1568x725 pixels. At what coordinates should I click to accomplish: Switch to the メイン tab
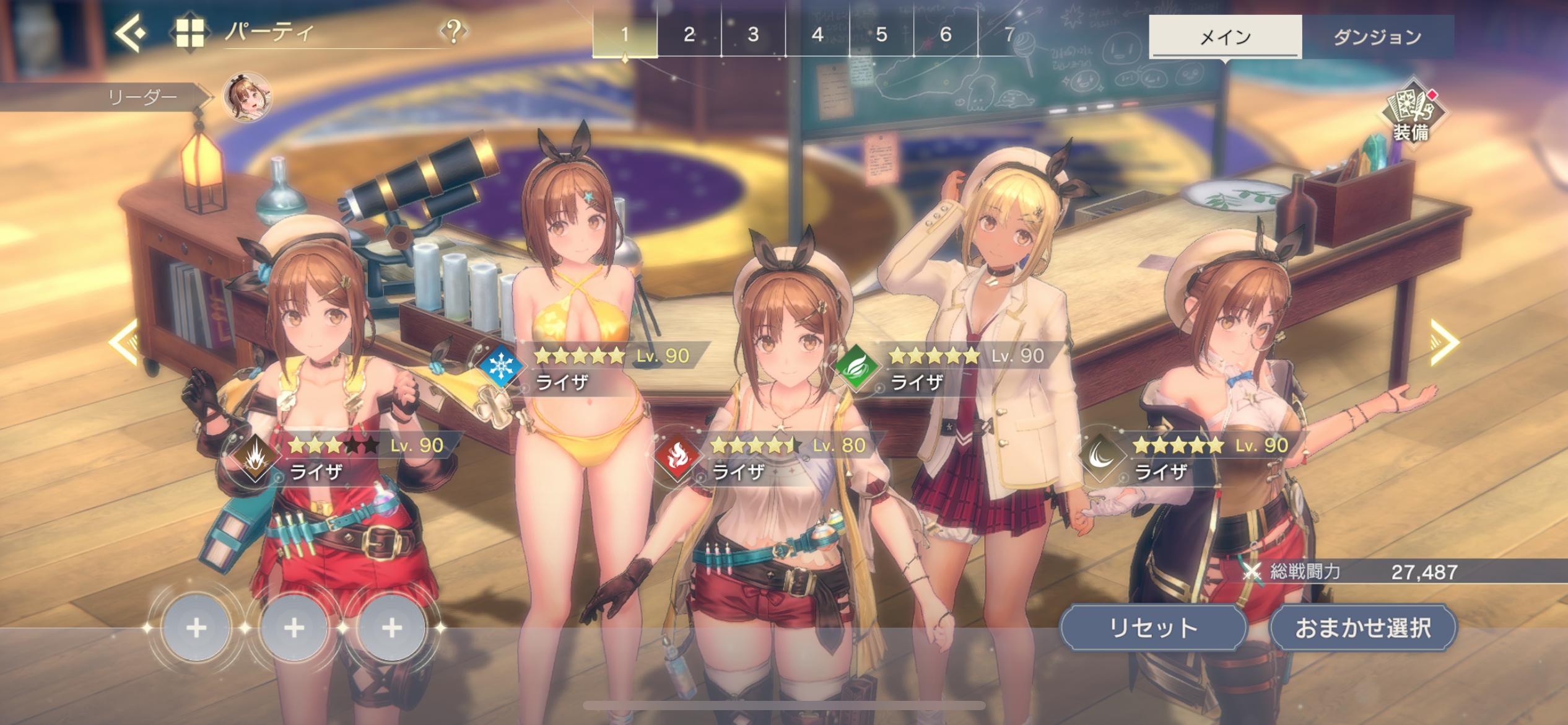pos(1225,37)
